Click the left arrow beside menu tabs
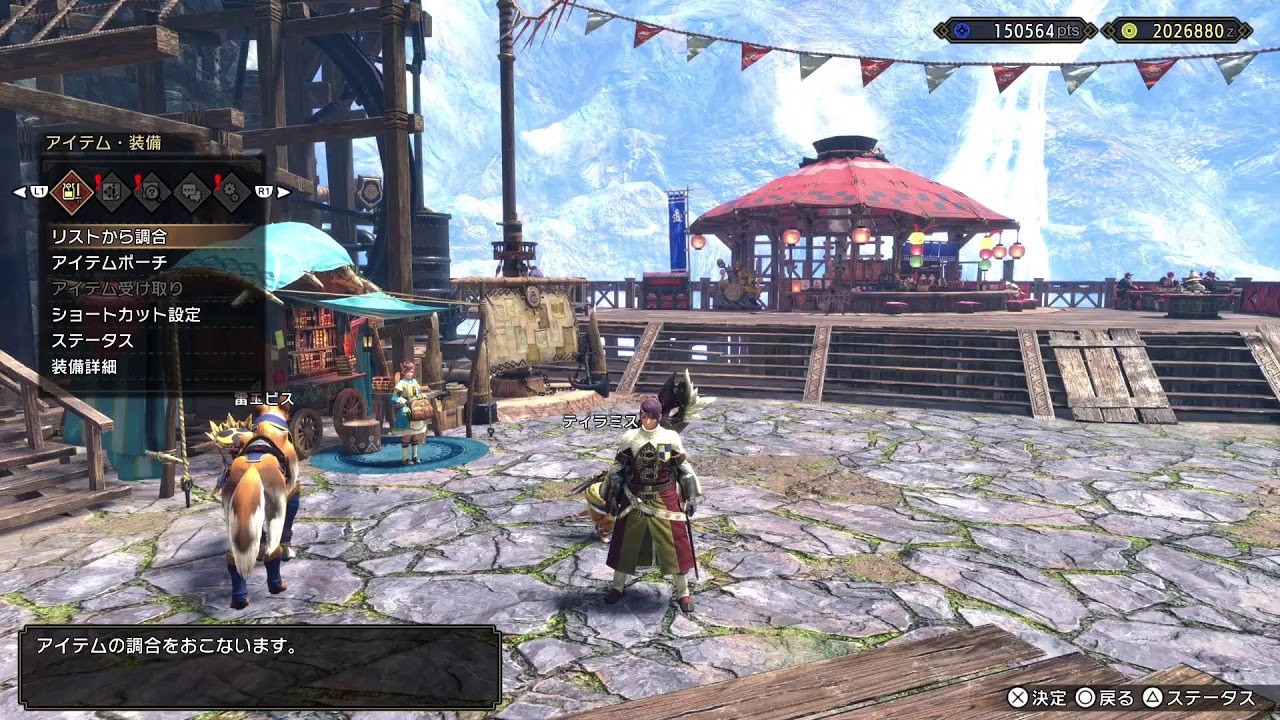 click(19, 191)
